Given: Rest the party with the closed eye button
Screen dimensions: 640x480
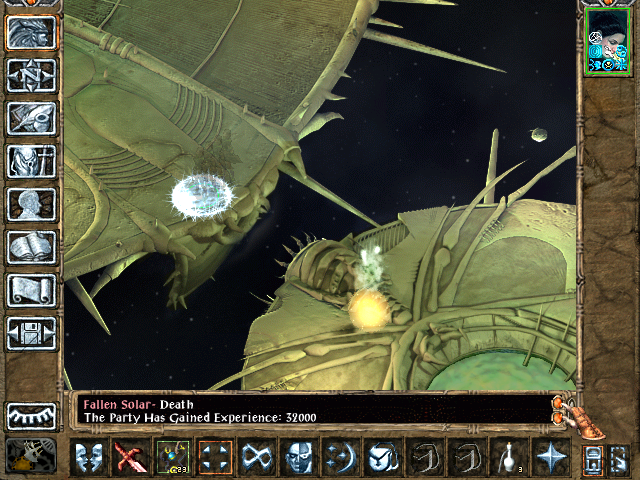Looking at the screenshot, I should (x=31, y=415).
